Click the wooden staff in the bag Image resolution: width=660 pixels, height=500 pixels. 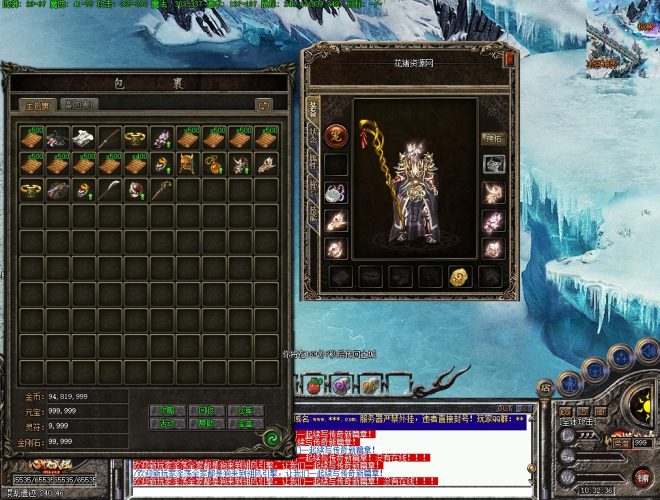[162, 188]
